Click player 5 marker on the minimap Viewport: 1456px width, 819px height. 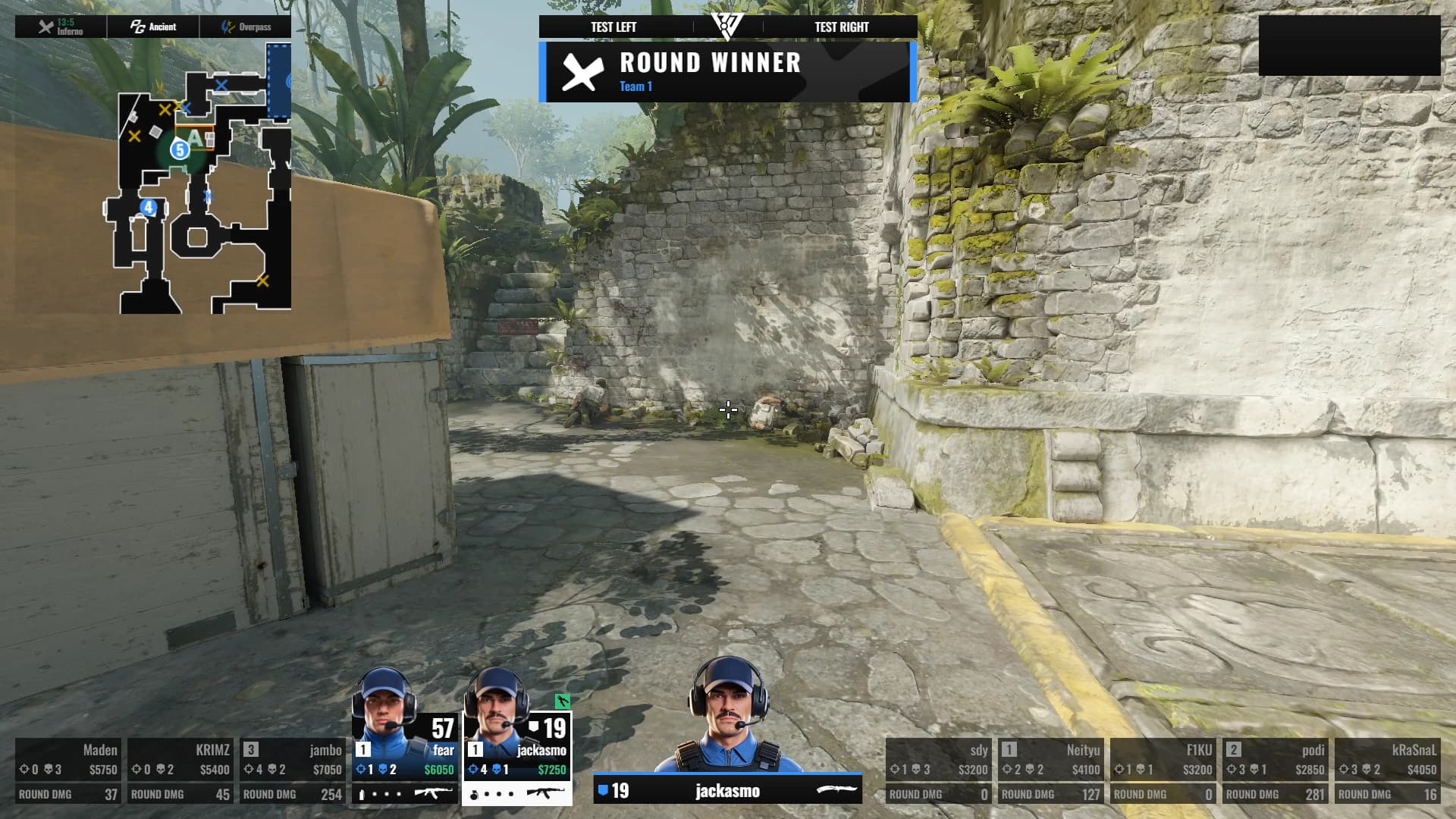(180, 149)
